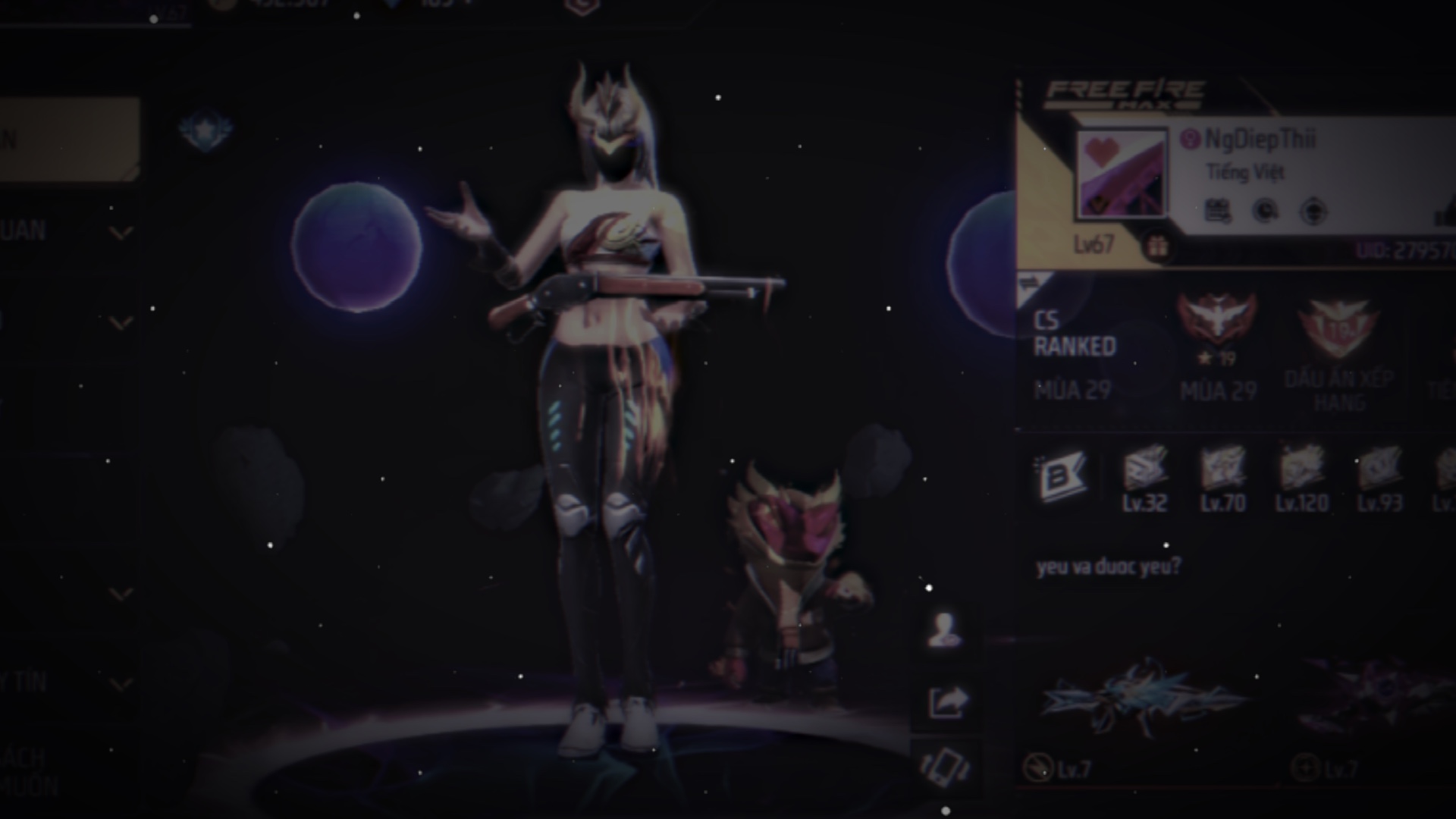Viewport: 1456px width, 819px height.
Task: Click the gift box icon beside Lv67
Action: 1156,246
